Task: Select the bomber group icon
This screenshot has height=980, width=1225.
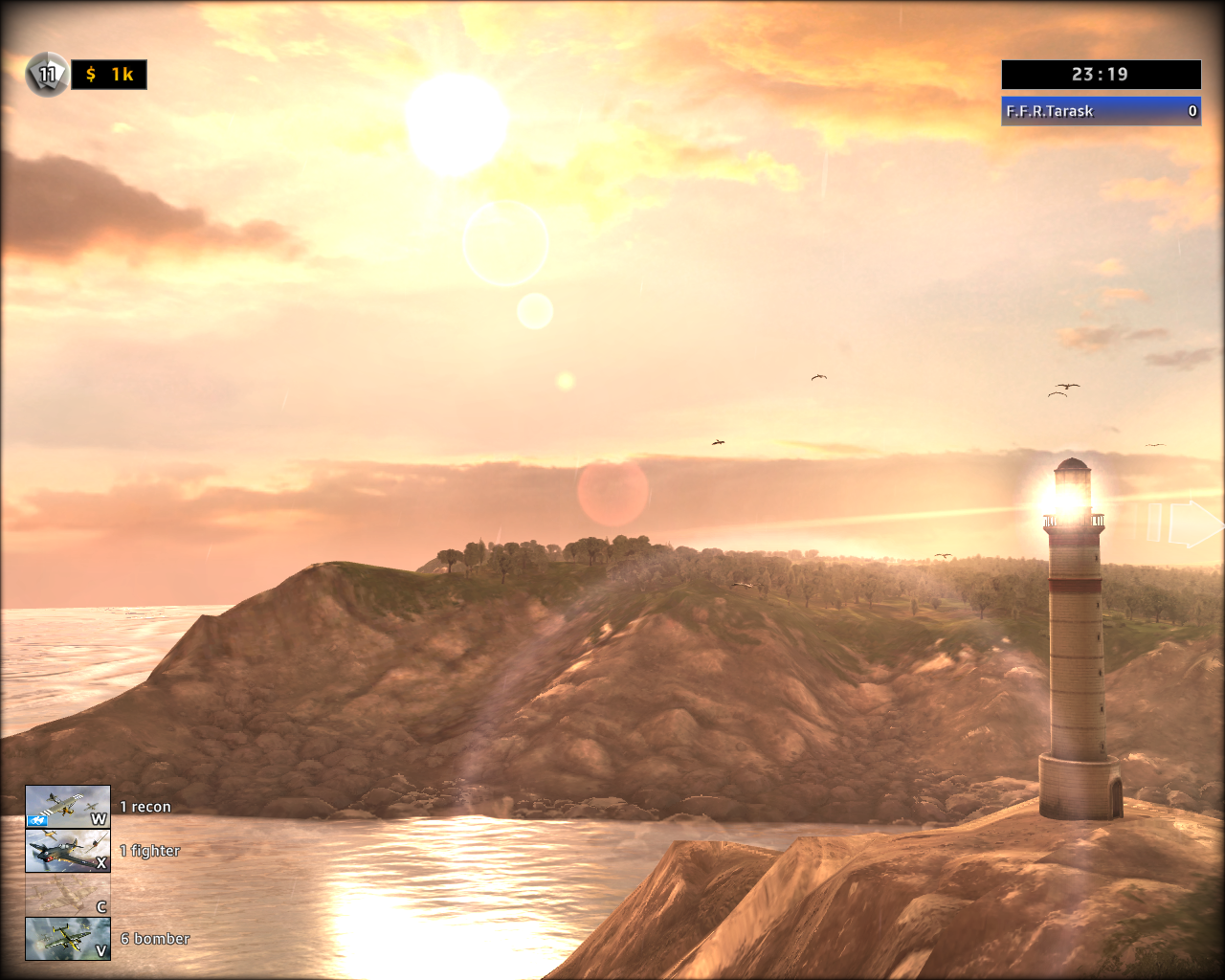Action: tap(67, 939)
